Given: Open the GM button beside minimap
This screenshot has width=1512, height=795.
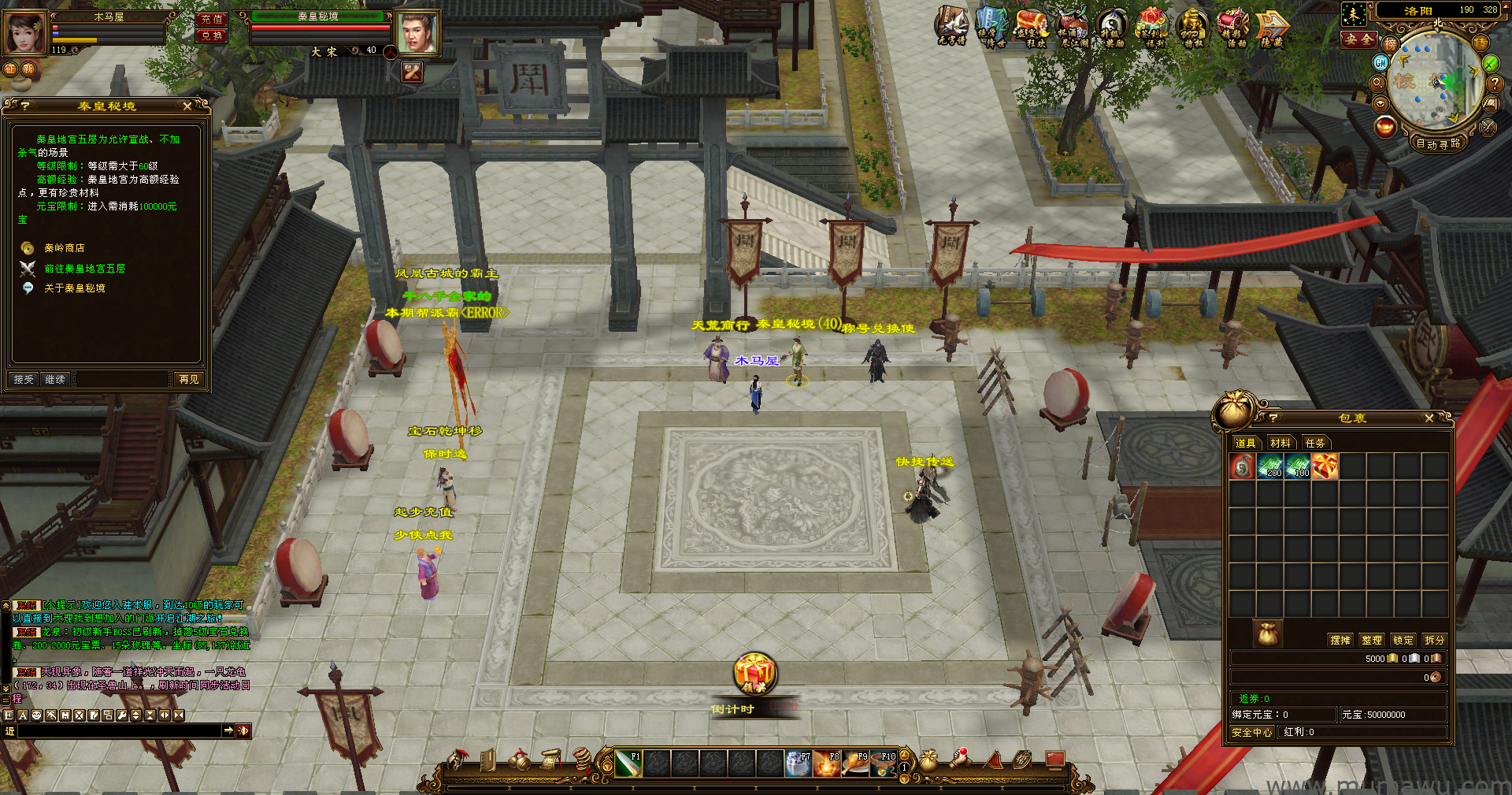Looking at the screenshot, I should click(1380, 62).
